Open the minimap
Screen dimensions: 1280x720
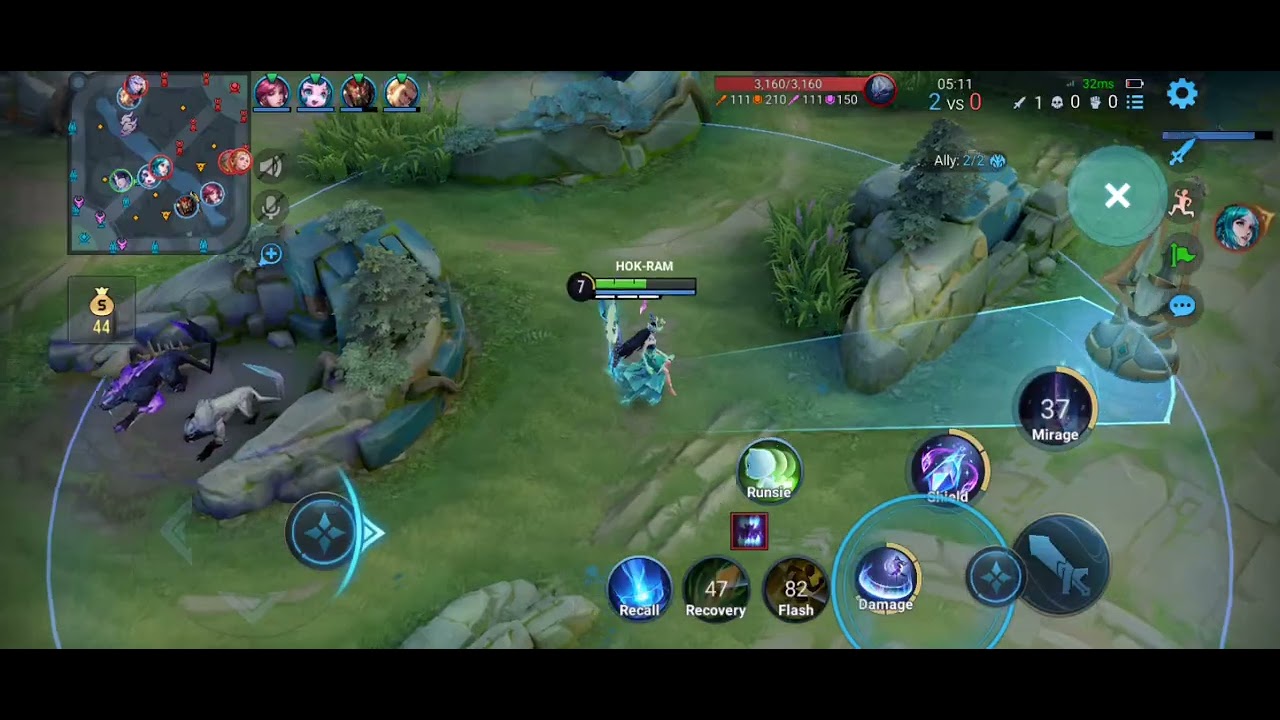tap(158, 162)
